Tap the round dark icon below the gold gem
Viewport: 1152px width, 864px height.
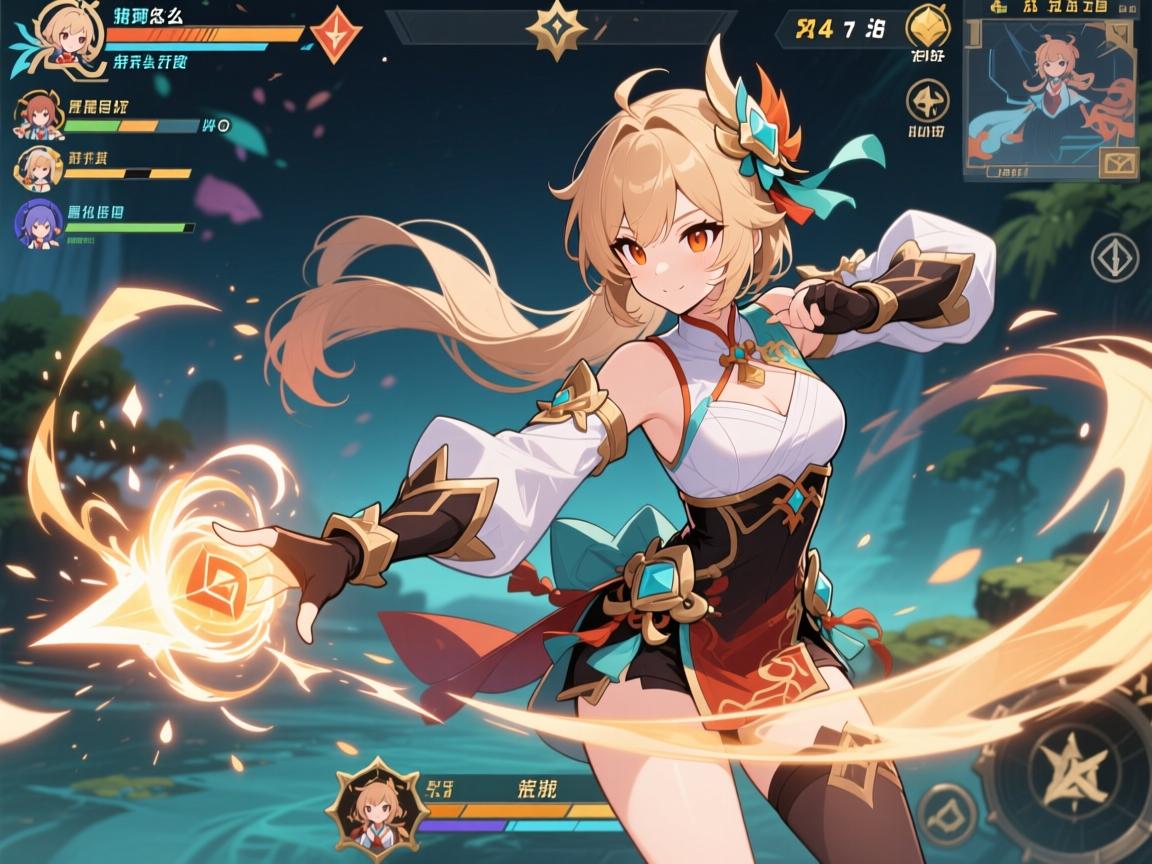pyautogui.click(x=927, y=101)
